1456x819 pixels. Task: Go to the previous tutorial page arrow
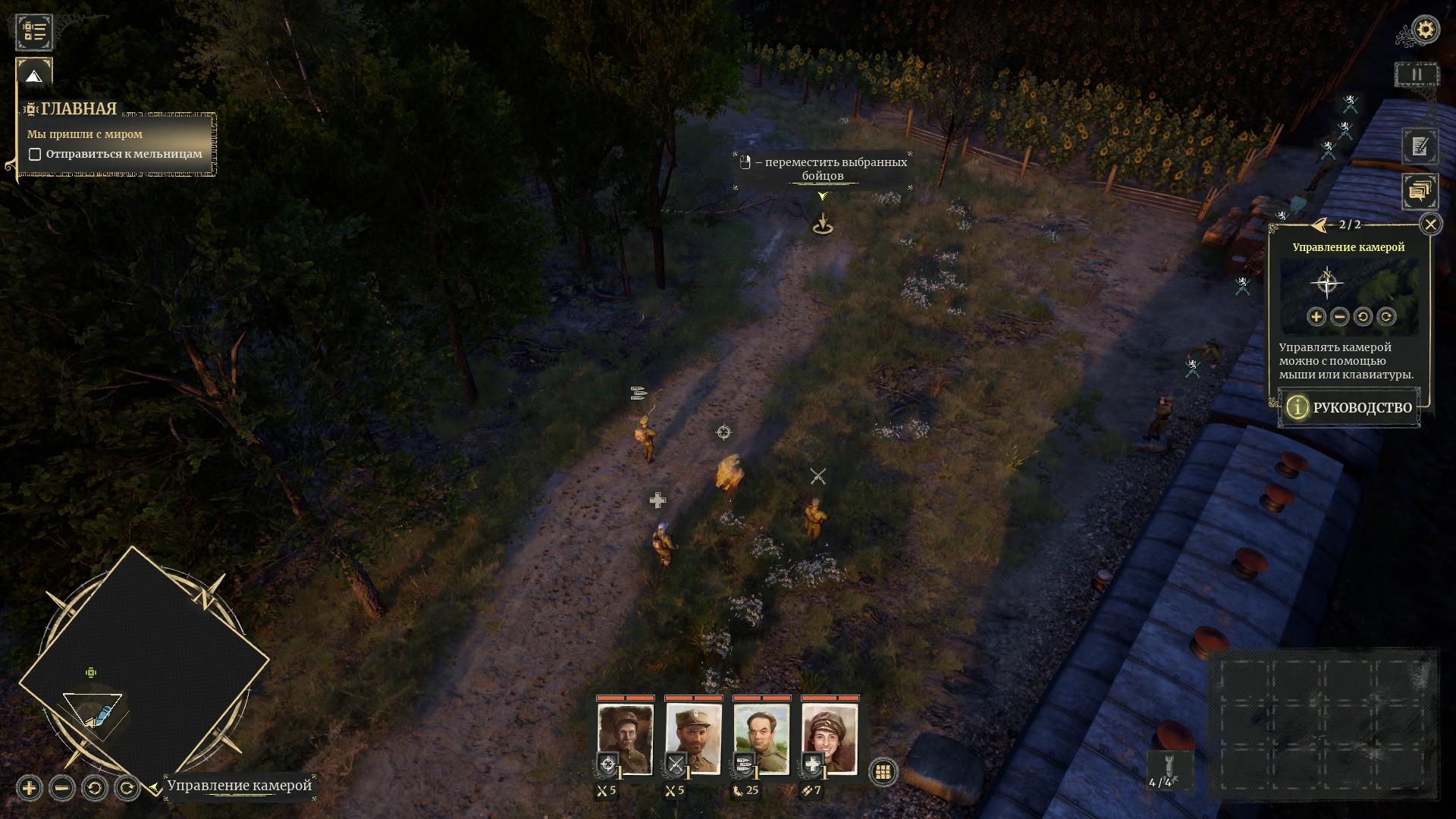click(1320, 225)
